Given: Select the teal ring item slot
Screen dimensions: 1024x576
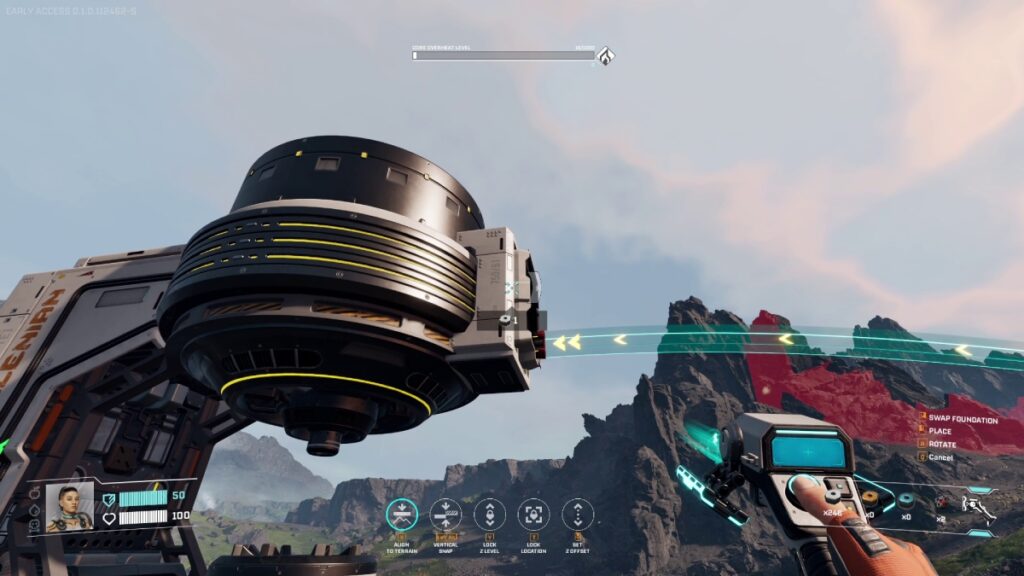Looking at the screenshot, I should click(906, 499).
